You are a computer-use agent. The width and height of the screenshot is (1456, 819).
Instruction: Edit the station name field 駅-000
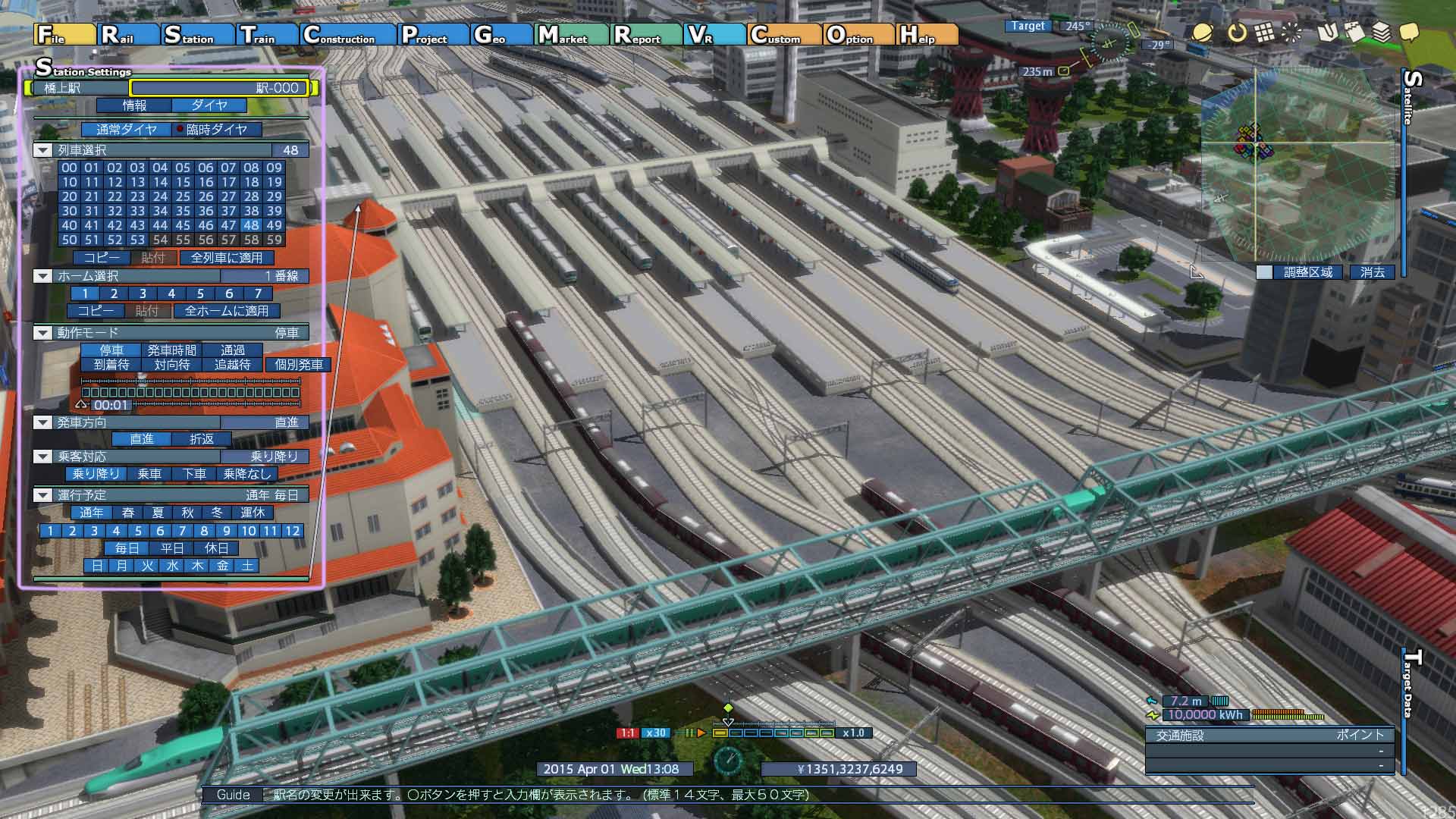point(219,88)
